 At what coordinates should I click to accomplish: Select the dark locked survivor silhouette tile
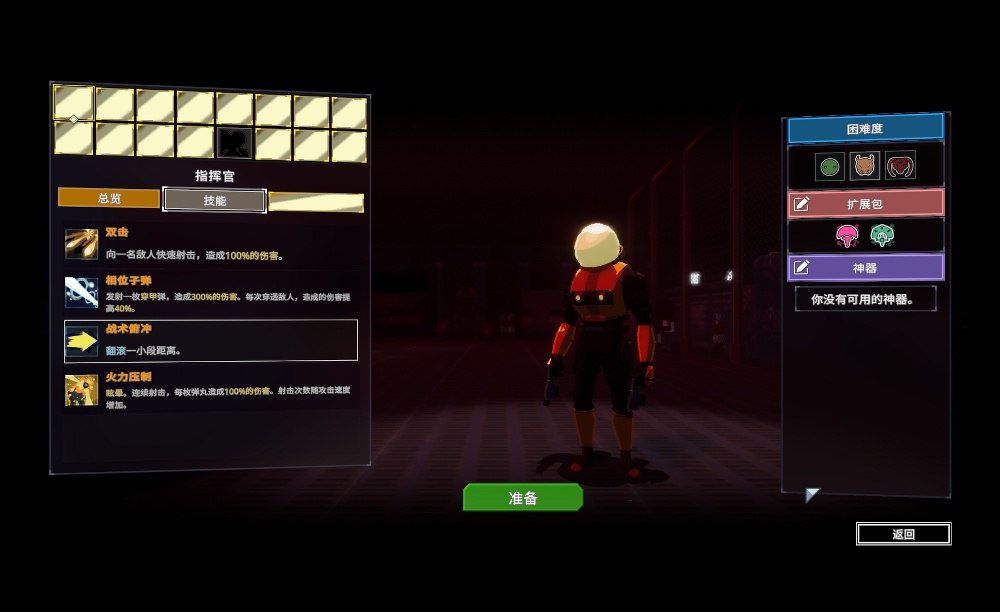tap(234, 142)
